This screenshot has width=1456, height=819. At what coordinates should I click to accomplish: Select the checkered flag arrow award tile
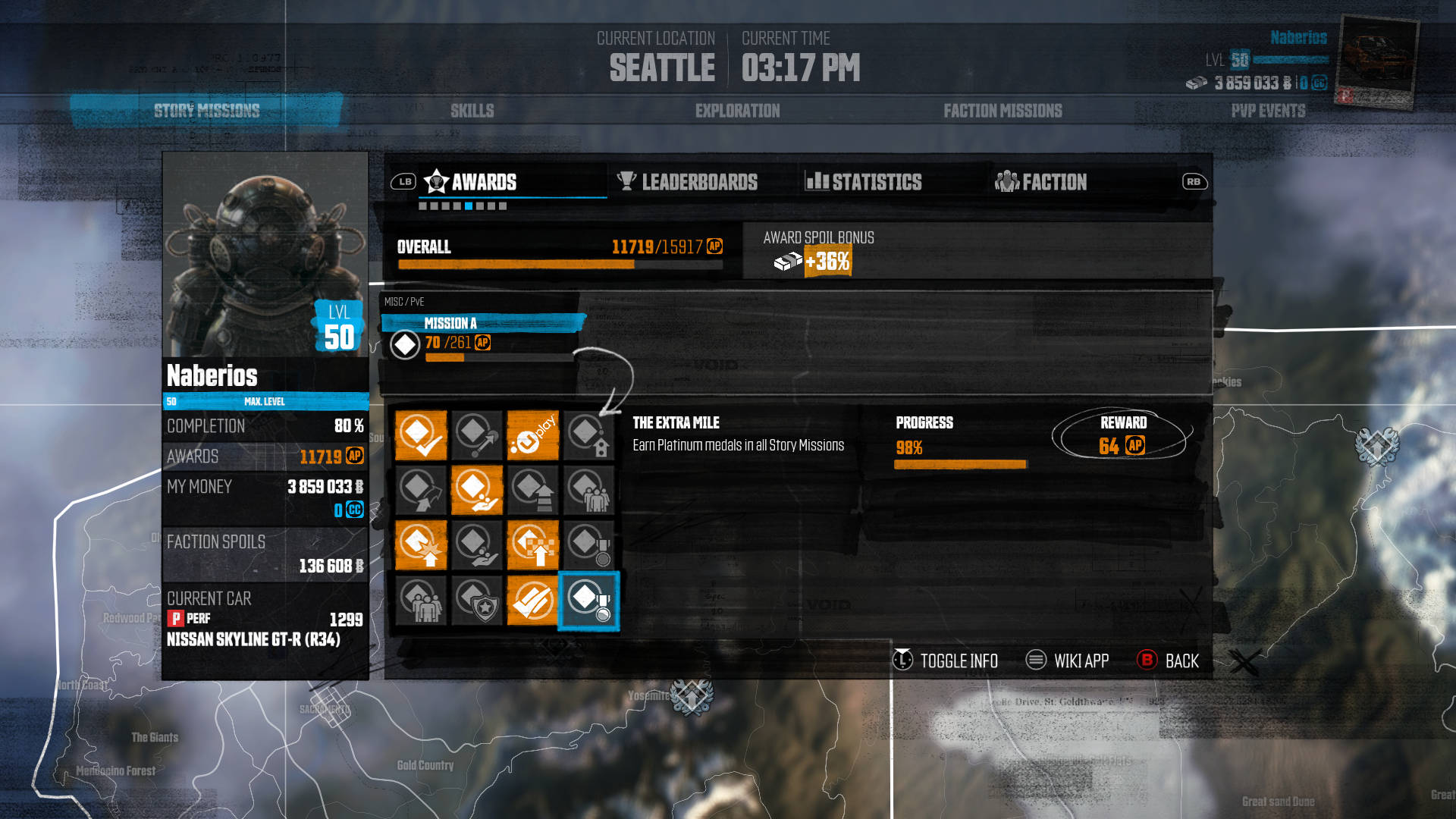[x=533, y=545]
